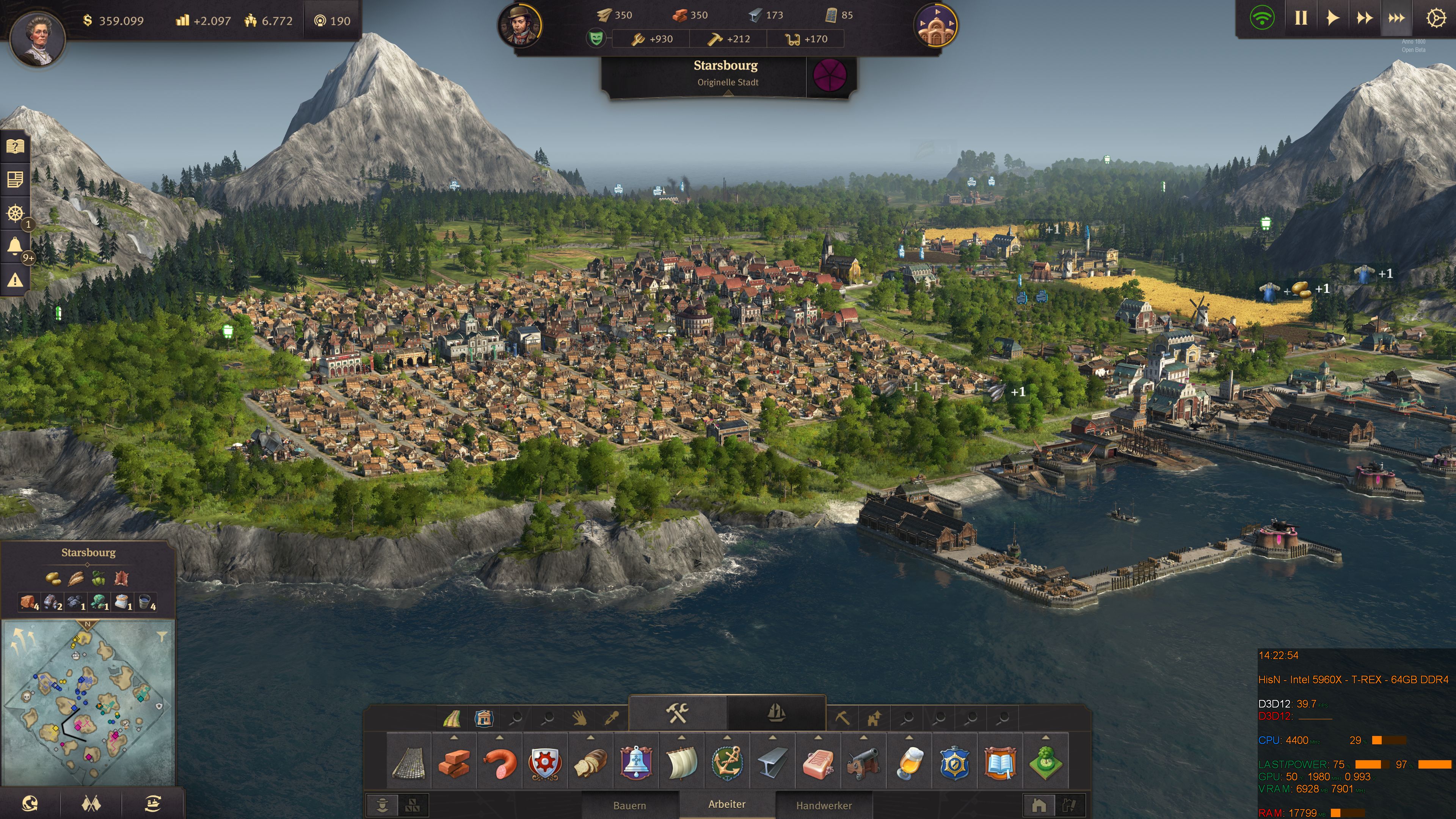Select the brick building category
The height and width of the screenshot is (819, 1456).
click(x=454, y=763)
